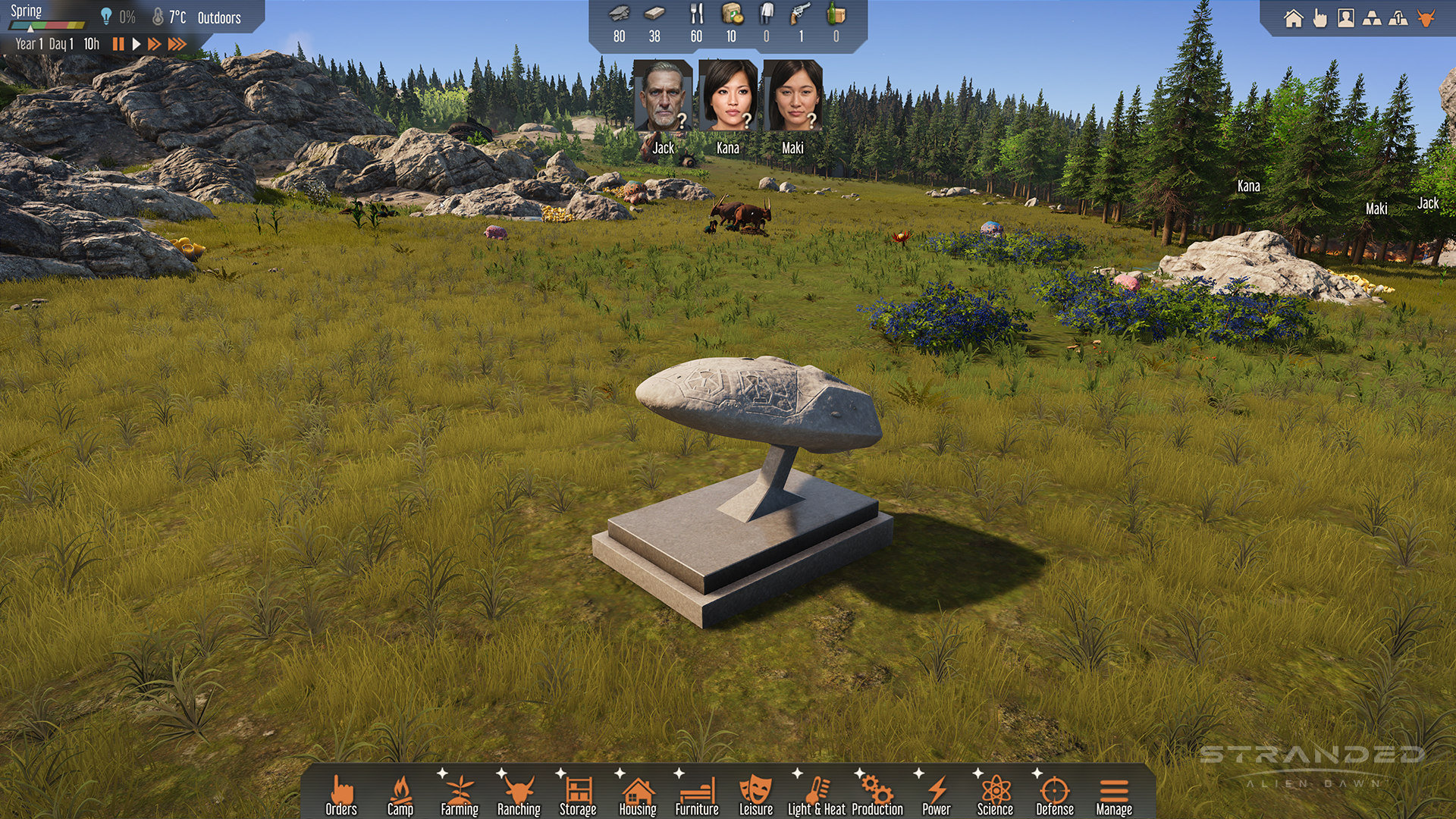The width and height of the screenshot is (1456, 819).
Task: Open the Housing build category
Action: pyautogui.click(x=638, y=795)
